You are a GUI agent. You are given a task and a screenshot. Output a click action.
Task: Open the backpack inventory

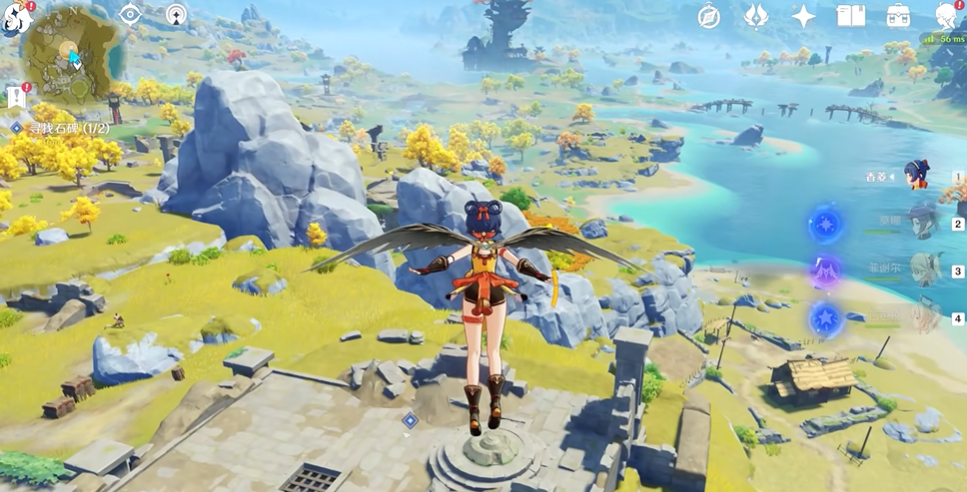[x=898, y=15]
